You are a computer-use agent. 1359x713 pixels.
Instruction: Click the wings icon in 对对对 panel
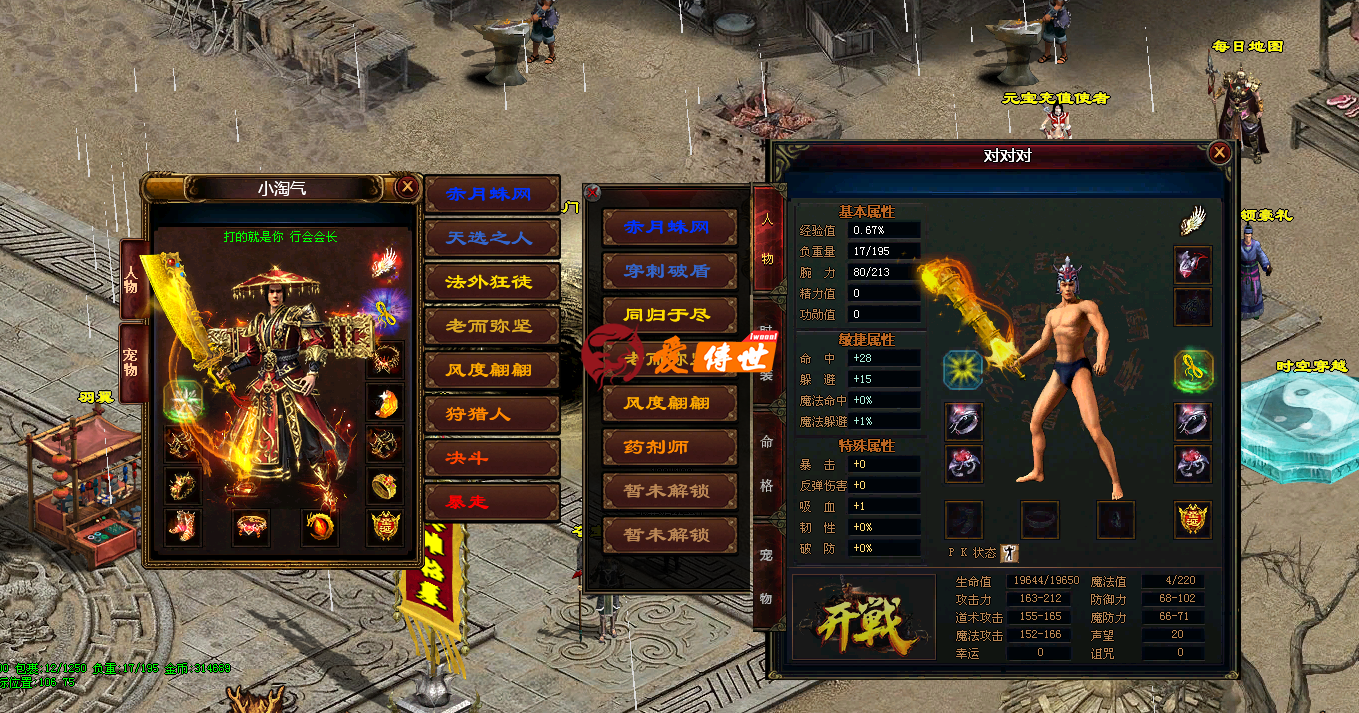point(1193,220)
